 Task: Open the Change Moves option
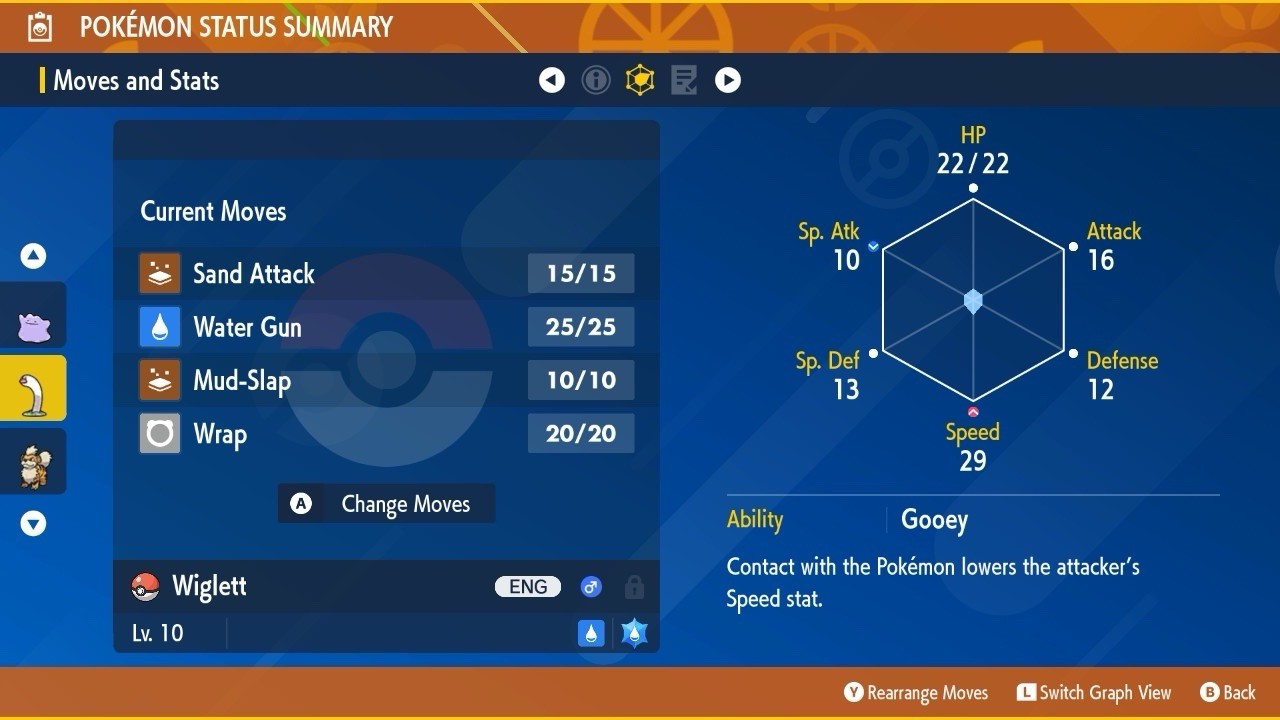(x=386, y=504)
